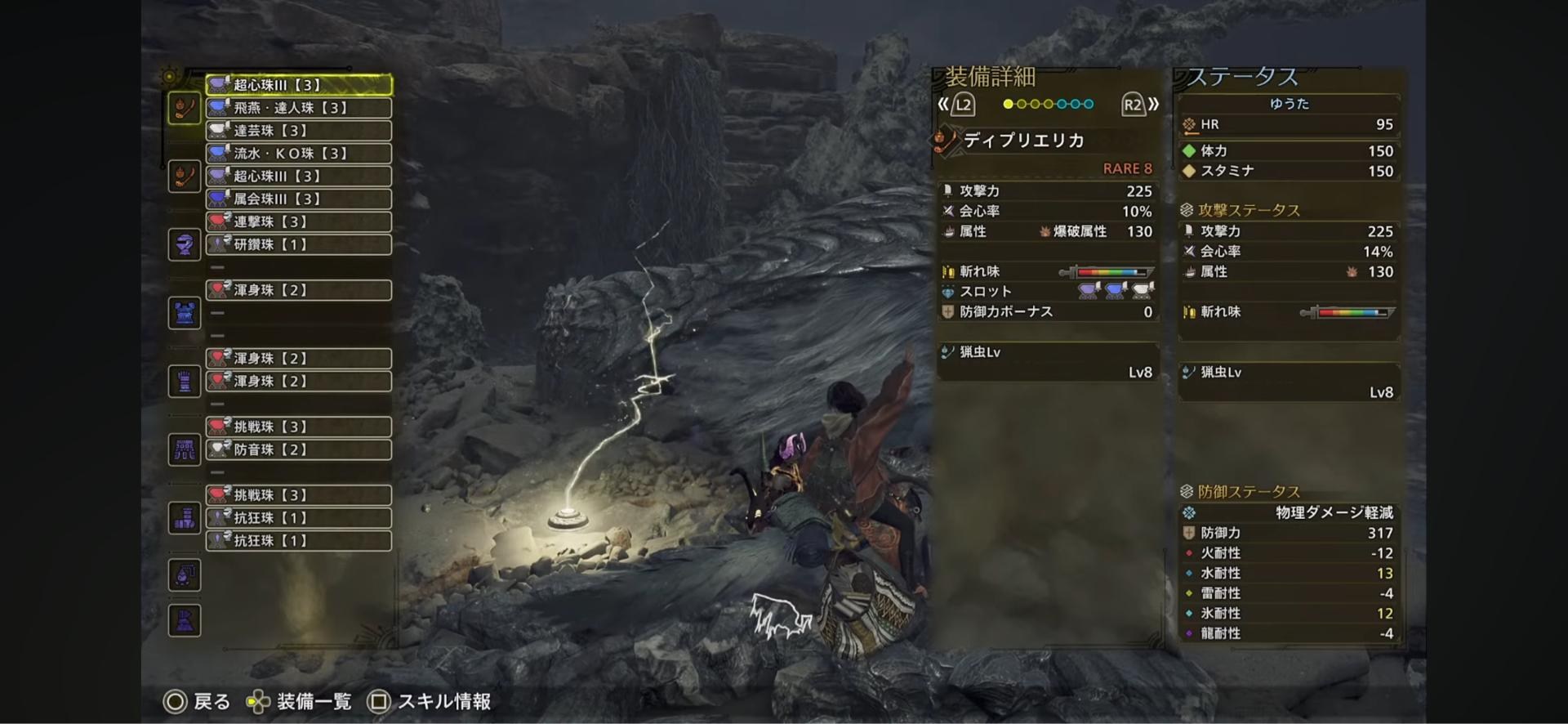Select the 流水・KO珠【3】 decoration slot
The height and width of the screenshot is (724, 1568).
298,153
